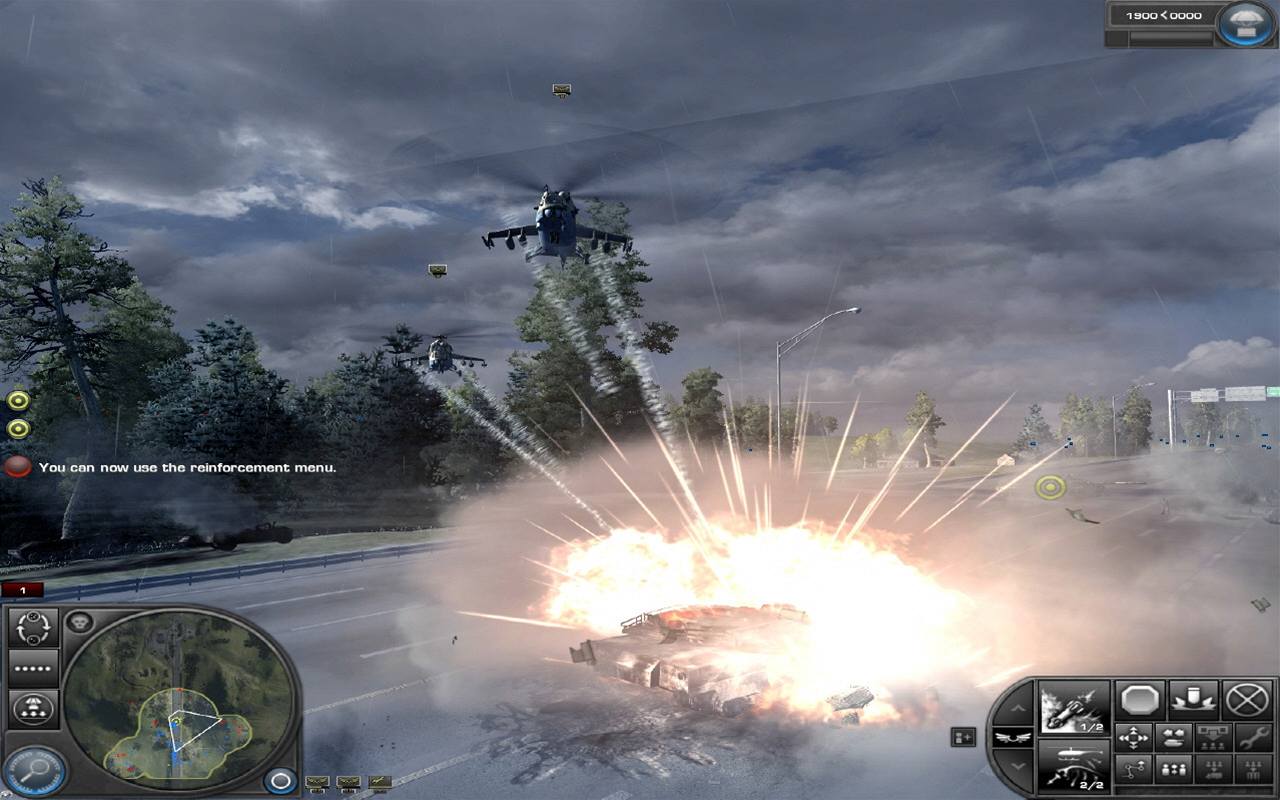Viewport: 1280px width, 800px height.
Task: Choose the waypoint path order button
Action: point(1133,769)
